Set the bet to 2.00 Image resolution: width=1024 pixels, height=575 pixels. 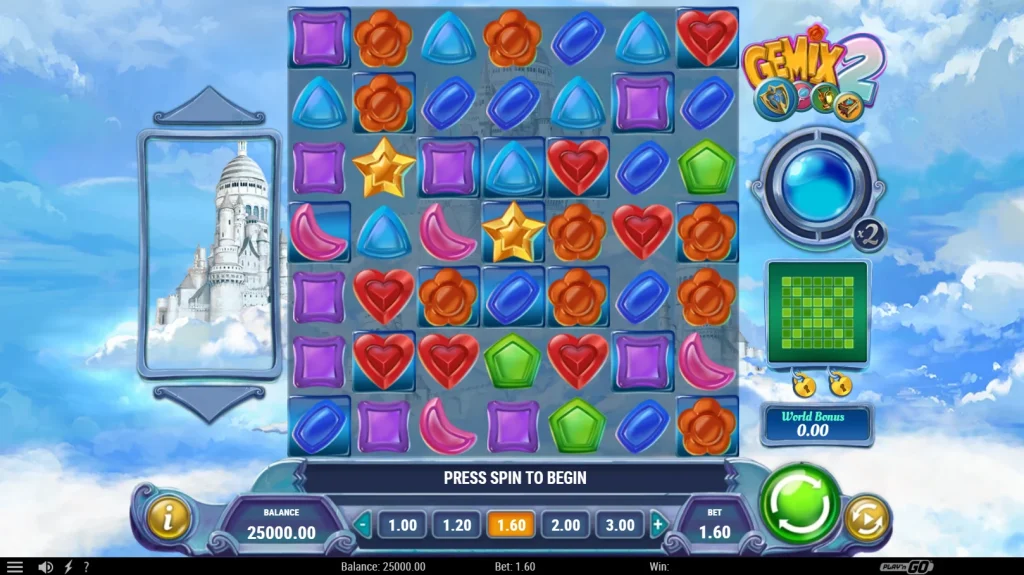coord(564,525)
